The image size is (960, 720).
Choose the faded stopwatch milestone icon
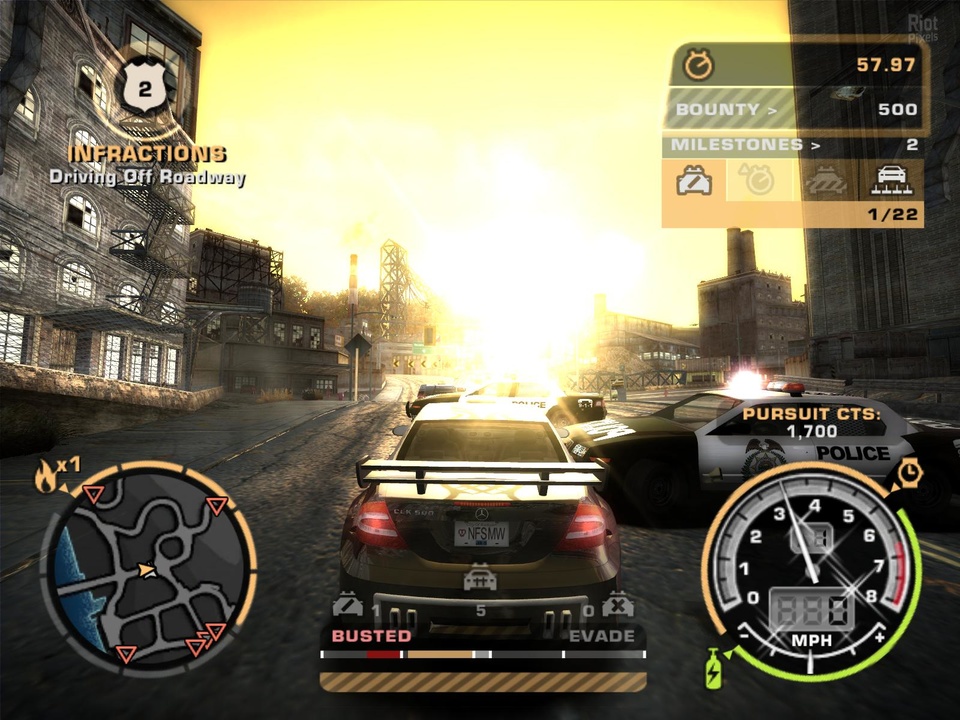click(758, 180)
